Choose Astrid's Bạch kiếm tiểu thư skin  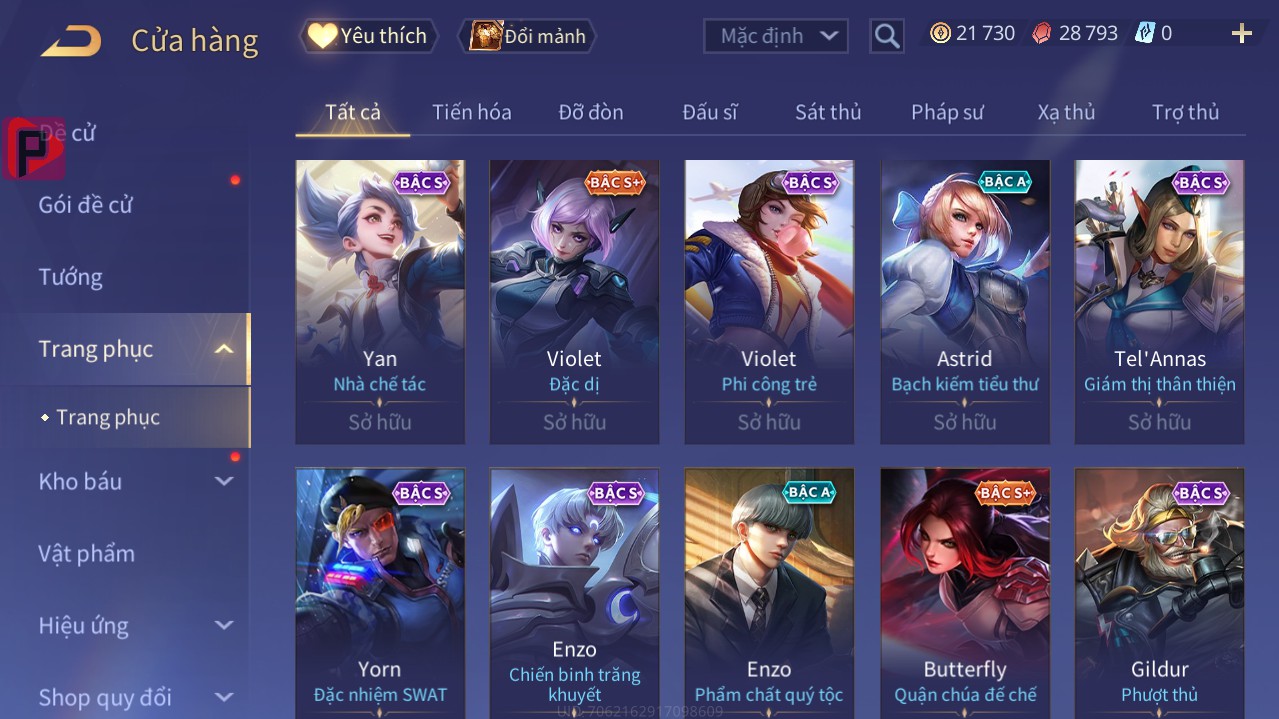click(964, 301)
